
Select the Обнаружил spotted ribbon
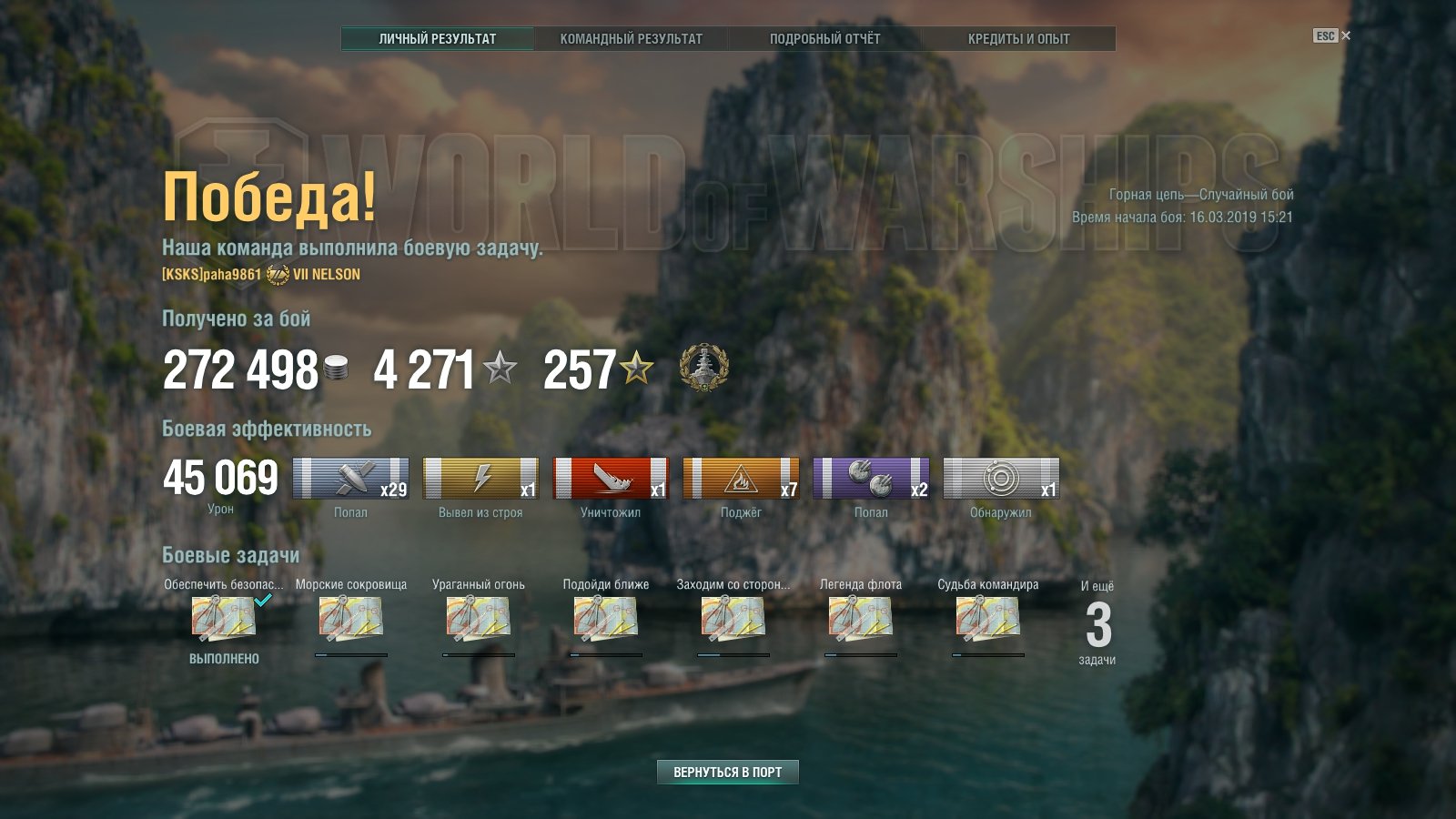(1001, 479)
